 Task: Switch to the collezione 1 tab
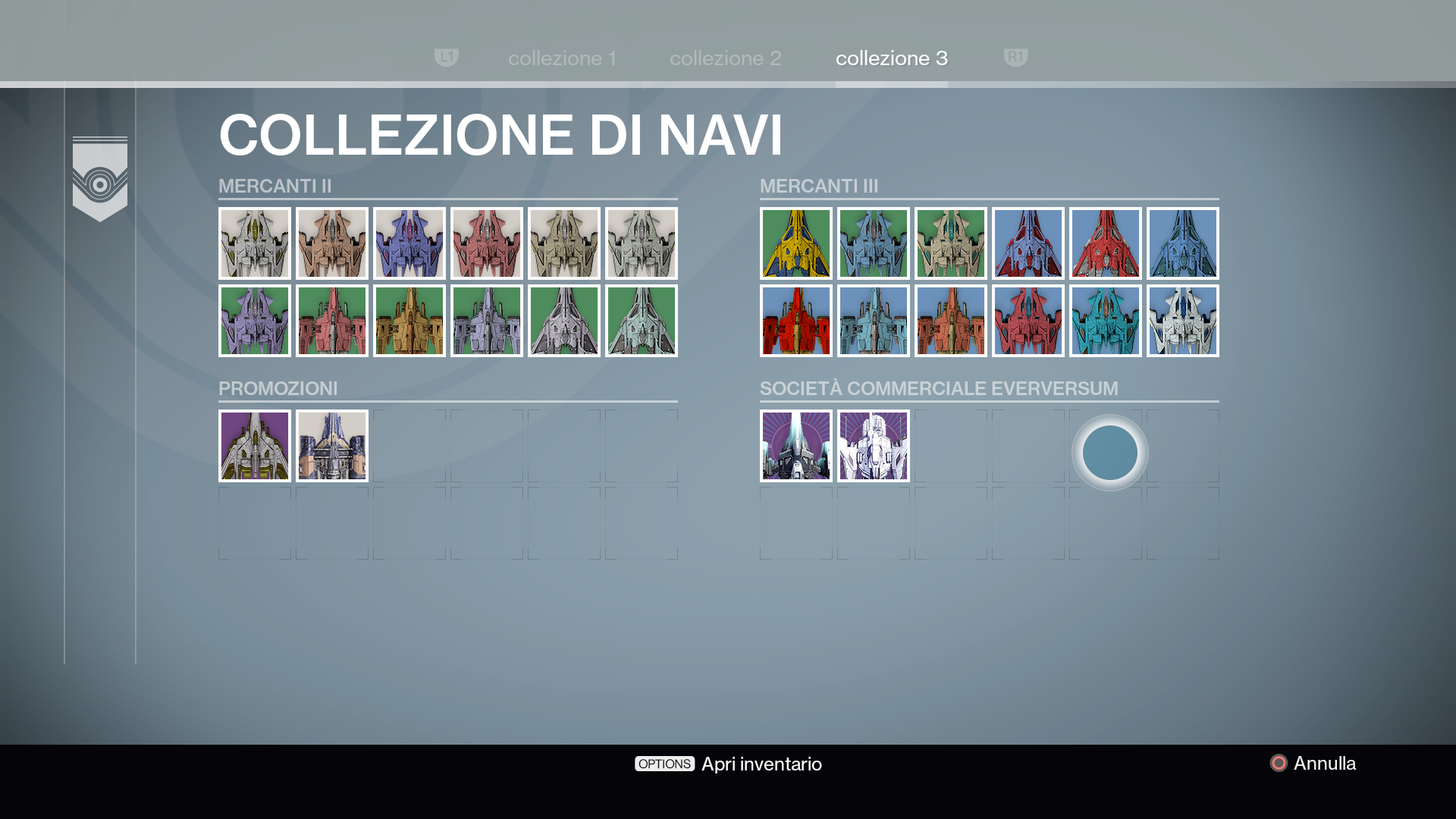[562, 58]
